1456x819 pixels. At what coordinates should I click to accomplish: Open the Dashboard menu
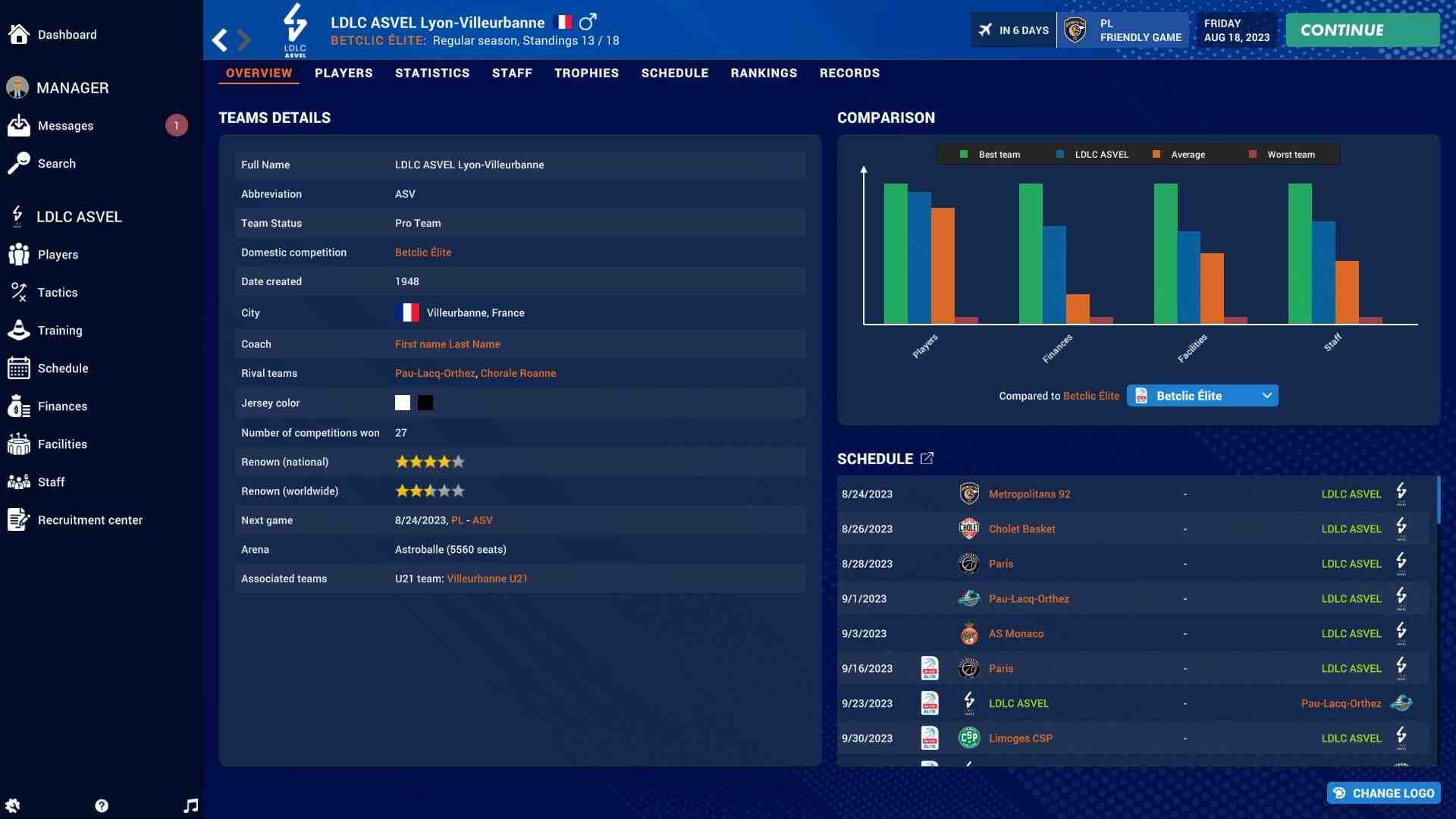[x=67, y=35]
